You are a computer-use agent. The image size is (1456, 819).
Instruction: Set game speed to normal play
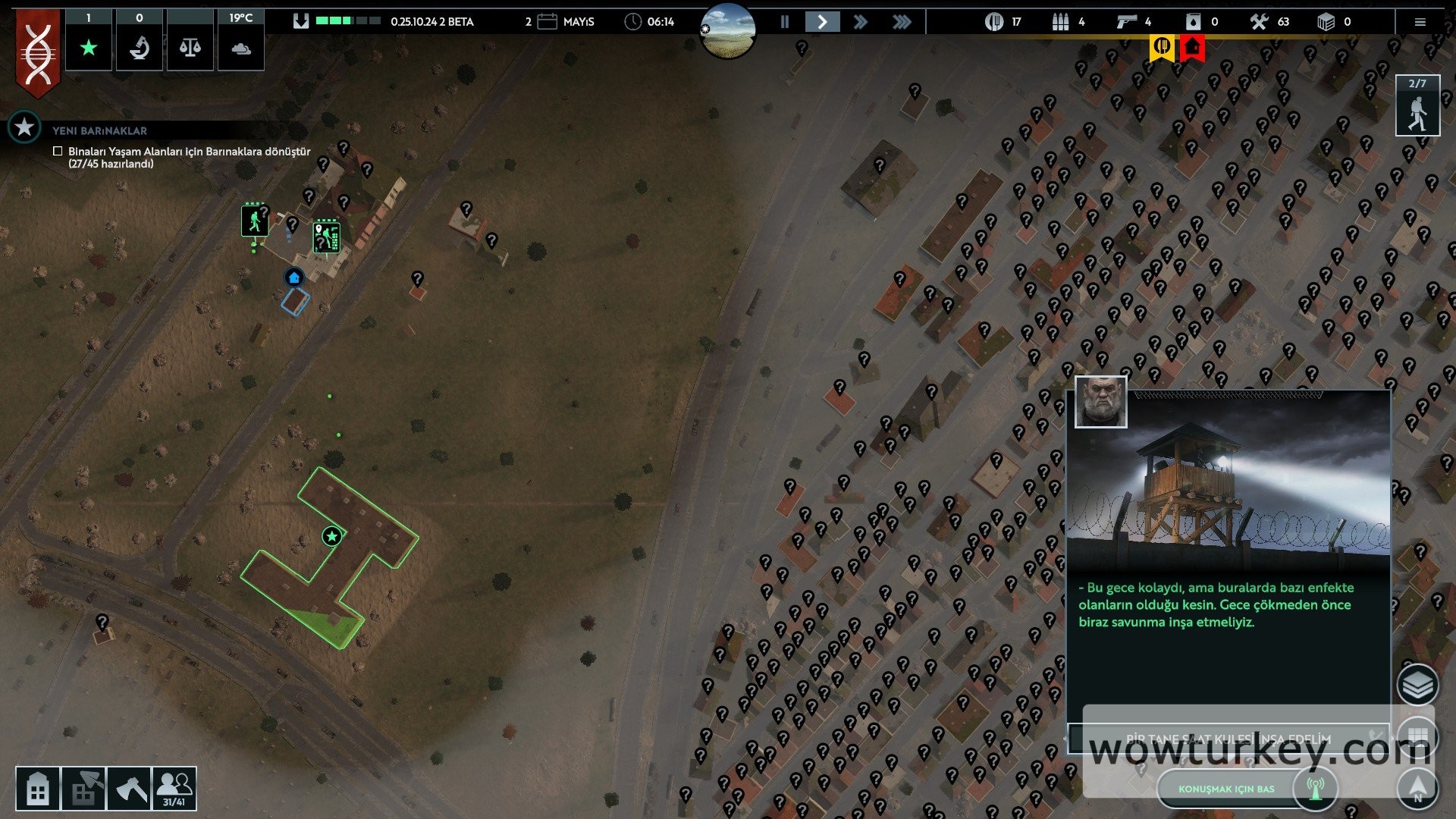pyautogui.click(x=822, y=22)
